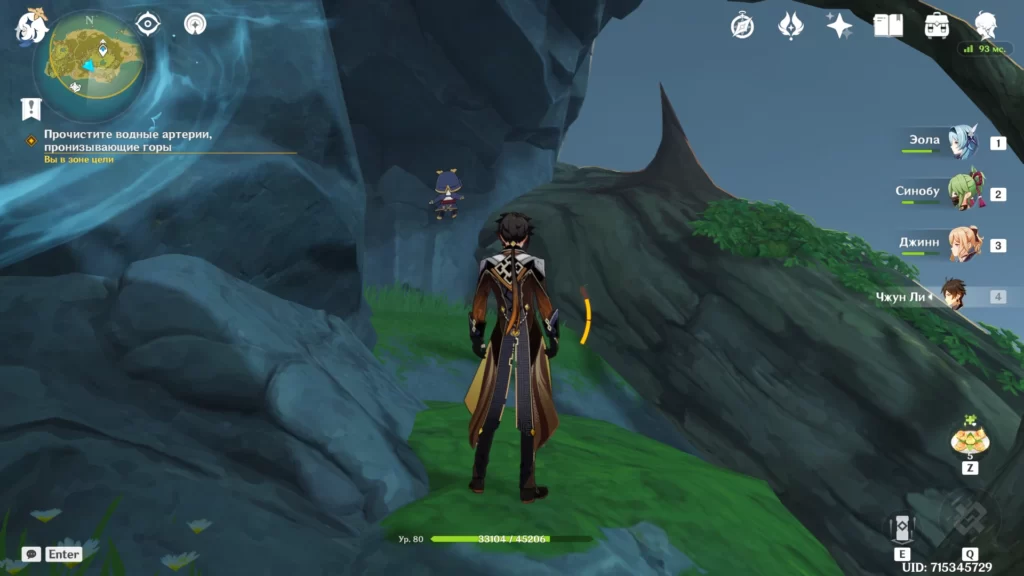
Task: Select the tracked quest objective text
Action: [x=128, y=140]
